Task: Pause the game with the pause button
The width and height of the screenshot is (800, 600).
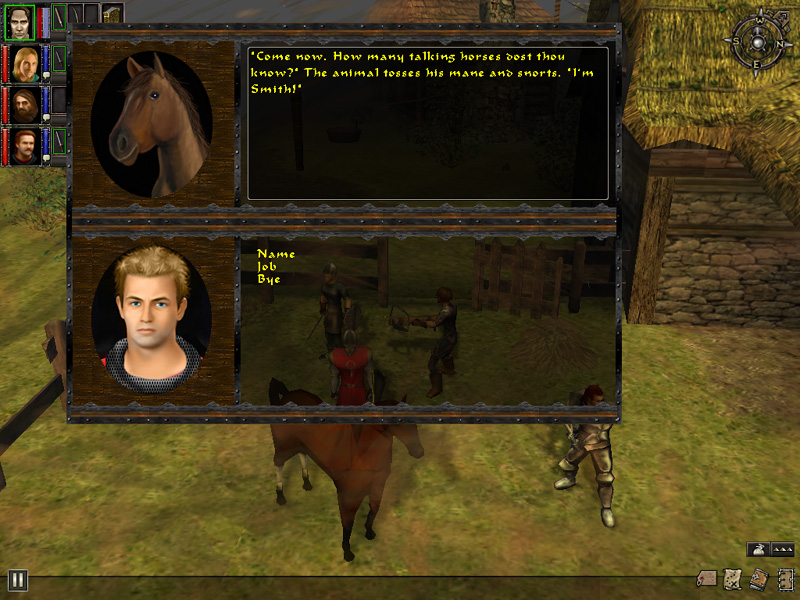Action: point(17,580)
